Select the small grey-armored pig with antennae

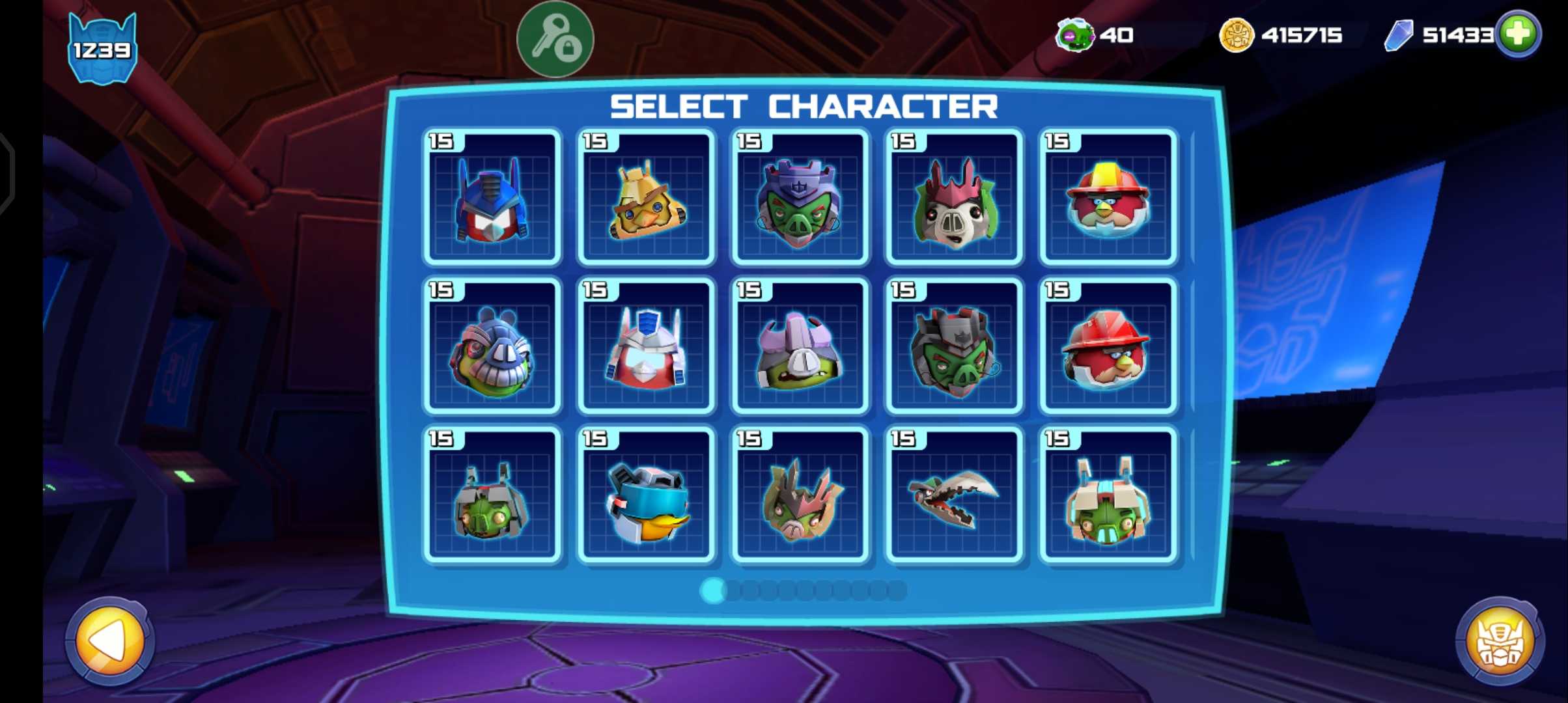tap(492, 495)
